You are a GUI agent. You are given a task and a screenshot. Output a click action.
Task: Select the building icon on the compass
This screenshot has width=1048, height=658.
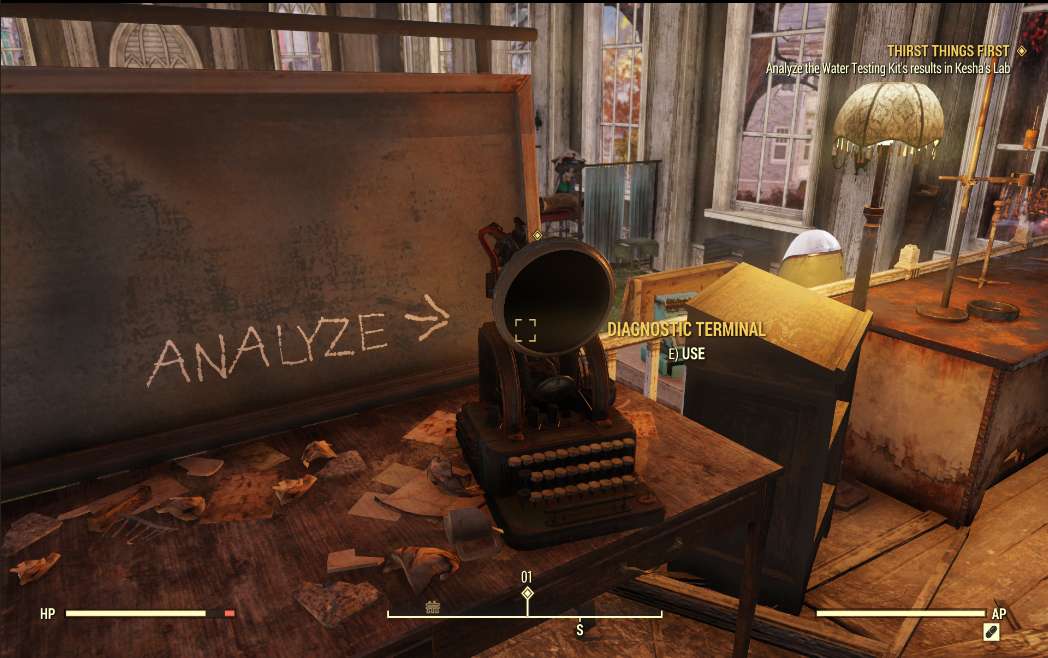(433, 606)
